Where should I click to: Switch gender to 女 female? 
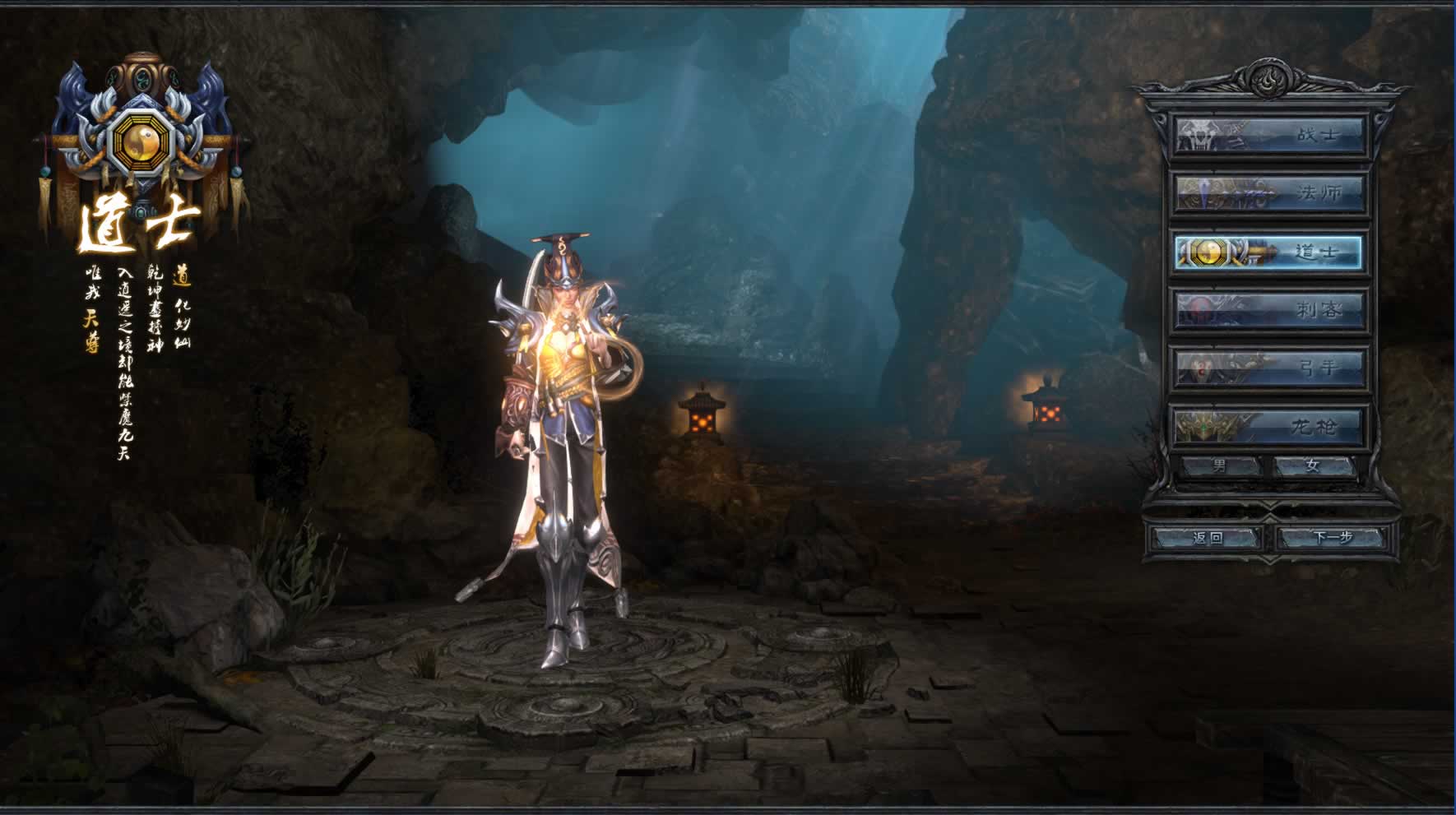1313,466
